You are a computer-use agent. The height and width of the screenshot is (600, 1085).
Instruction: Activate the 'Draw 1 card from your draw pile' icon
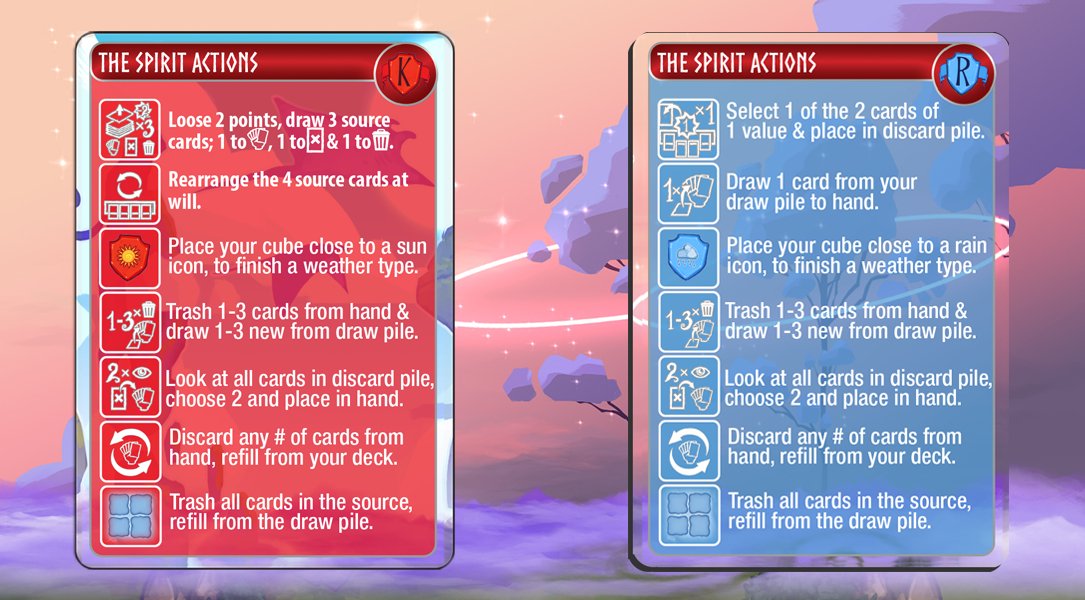tap(689, 193)
